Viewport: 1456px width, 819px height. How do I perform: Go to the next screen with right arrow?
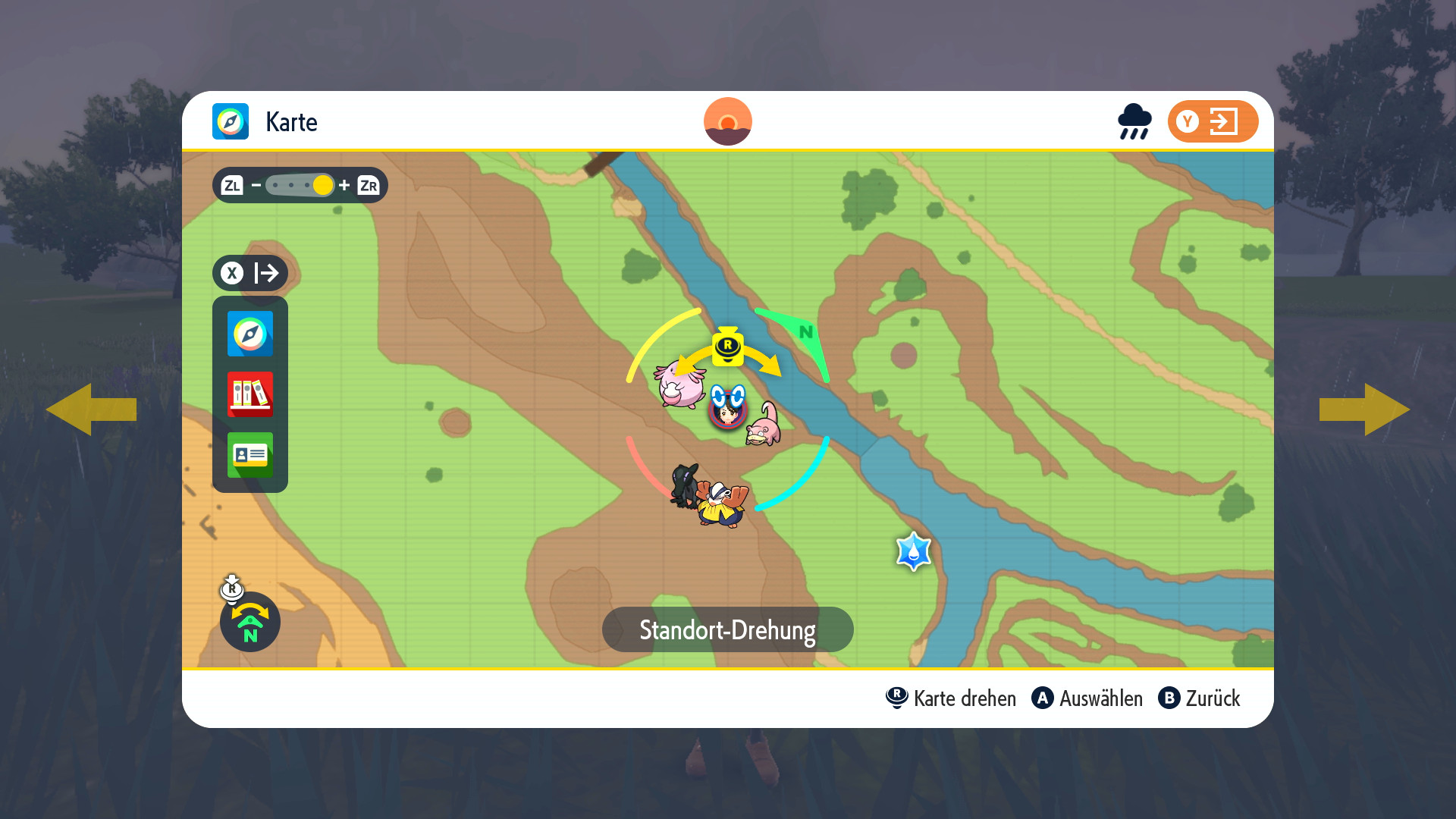(x=1365, y=409)
